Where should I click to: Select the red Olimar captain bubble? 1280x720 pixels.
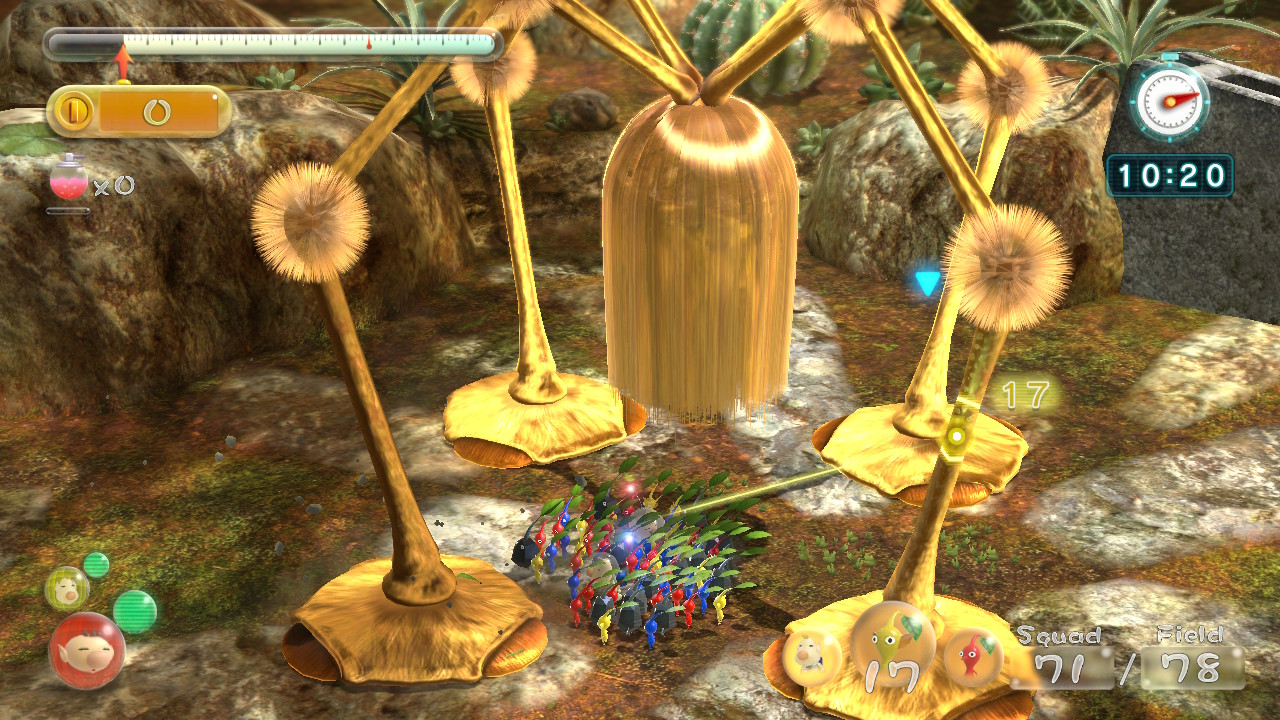(87, 651)
